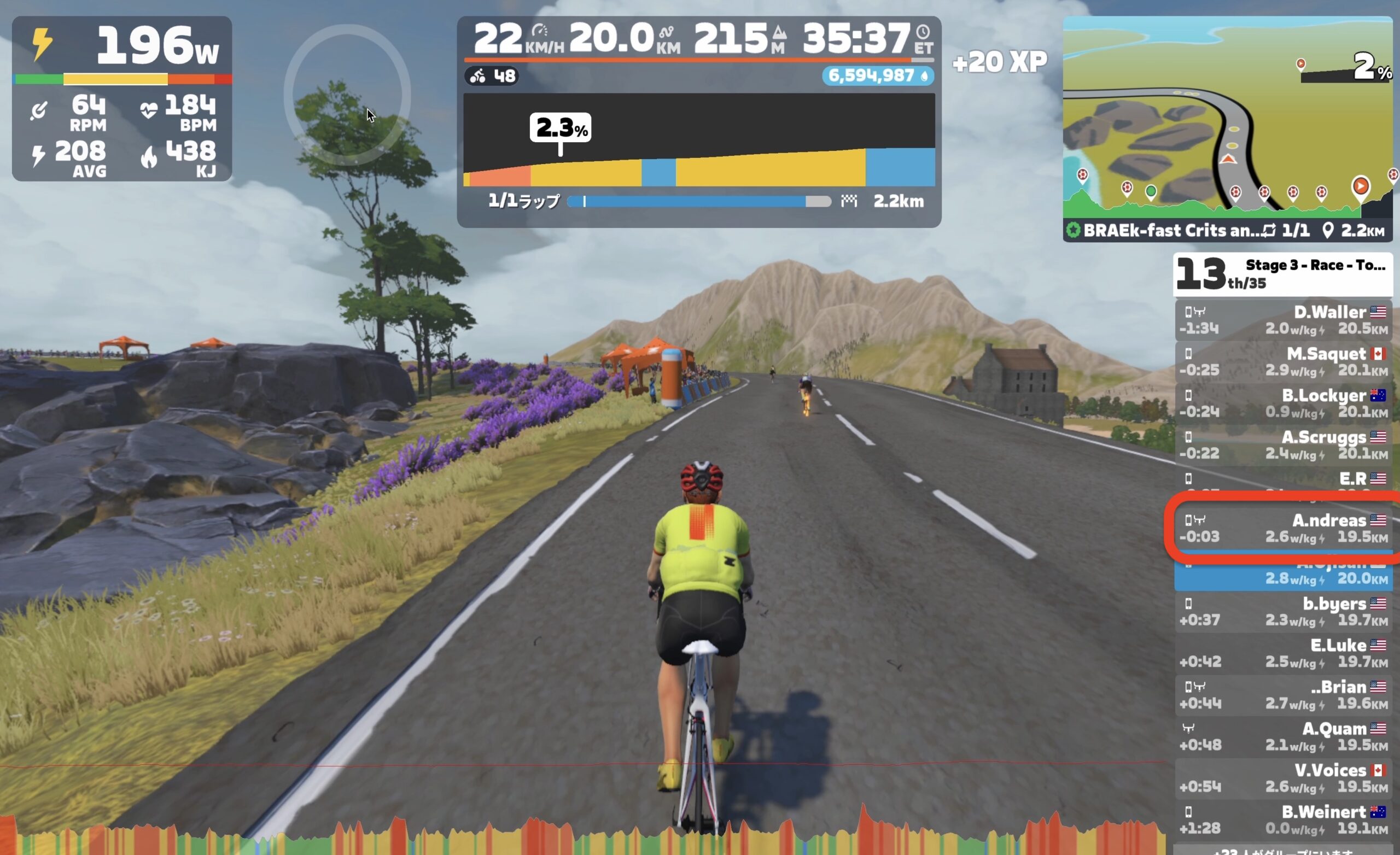
Task: Select E.Luke's rider row
Action: 1283,653
